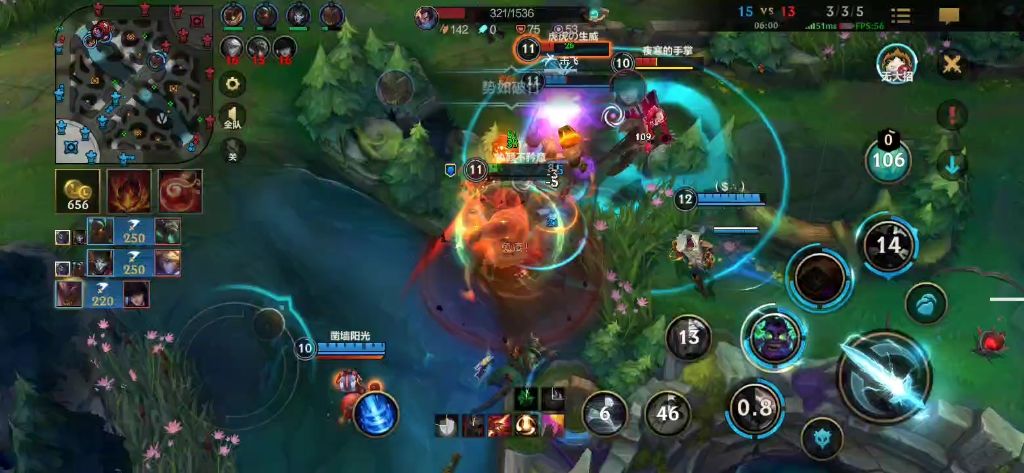Use the summoner spell showing 6
This screenshot has height=473, width=1024.
(605, 412)
